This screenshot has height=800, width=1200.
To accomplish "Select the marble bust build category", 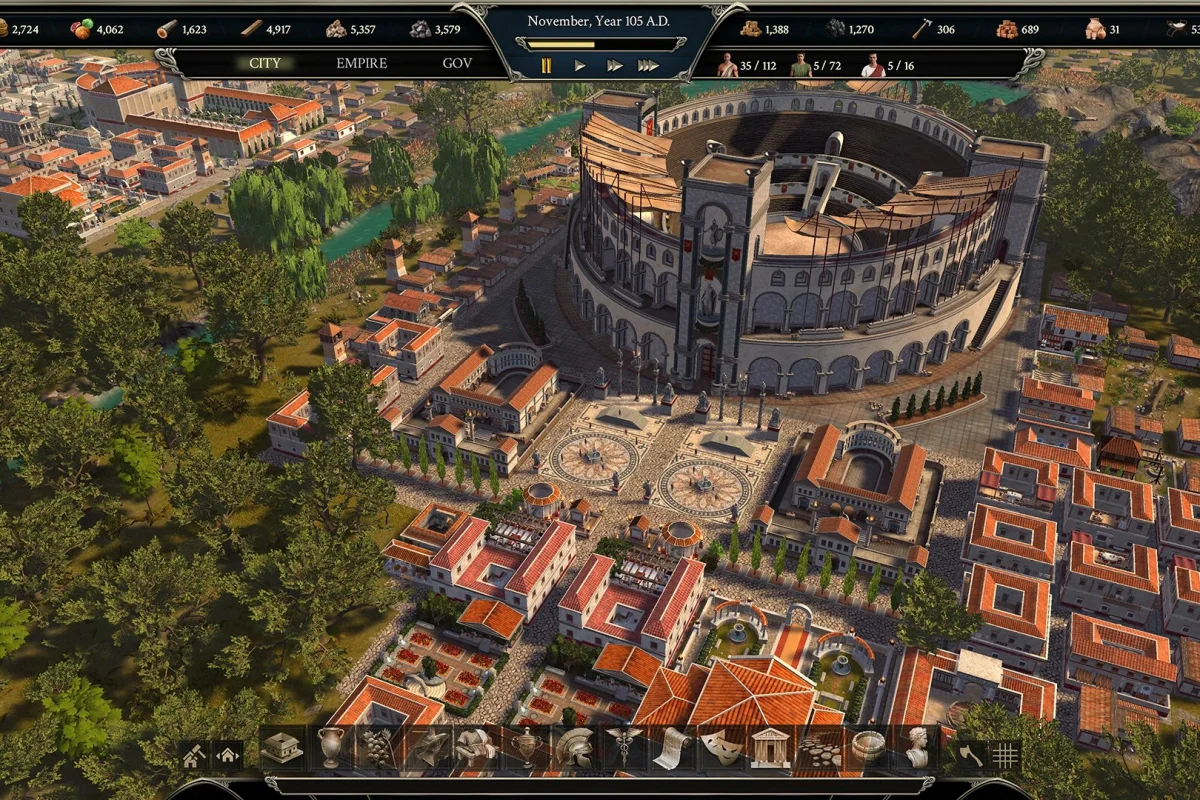I will tap(916, 748).
